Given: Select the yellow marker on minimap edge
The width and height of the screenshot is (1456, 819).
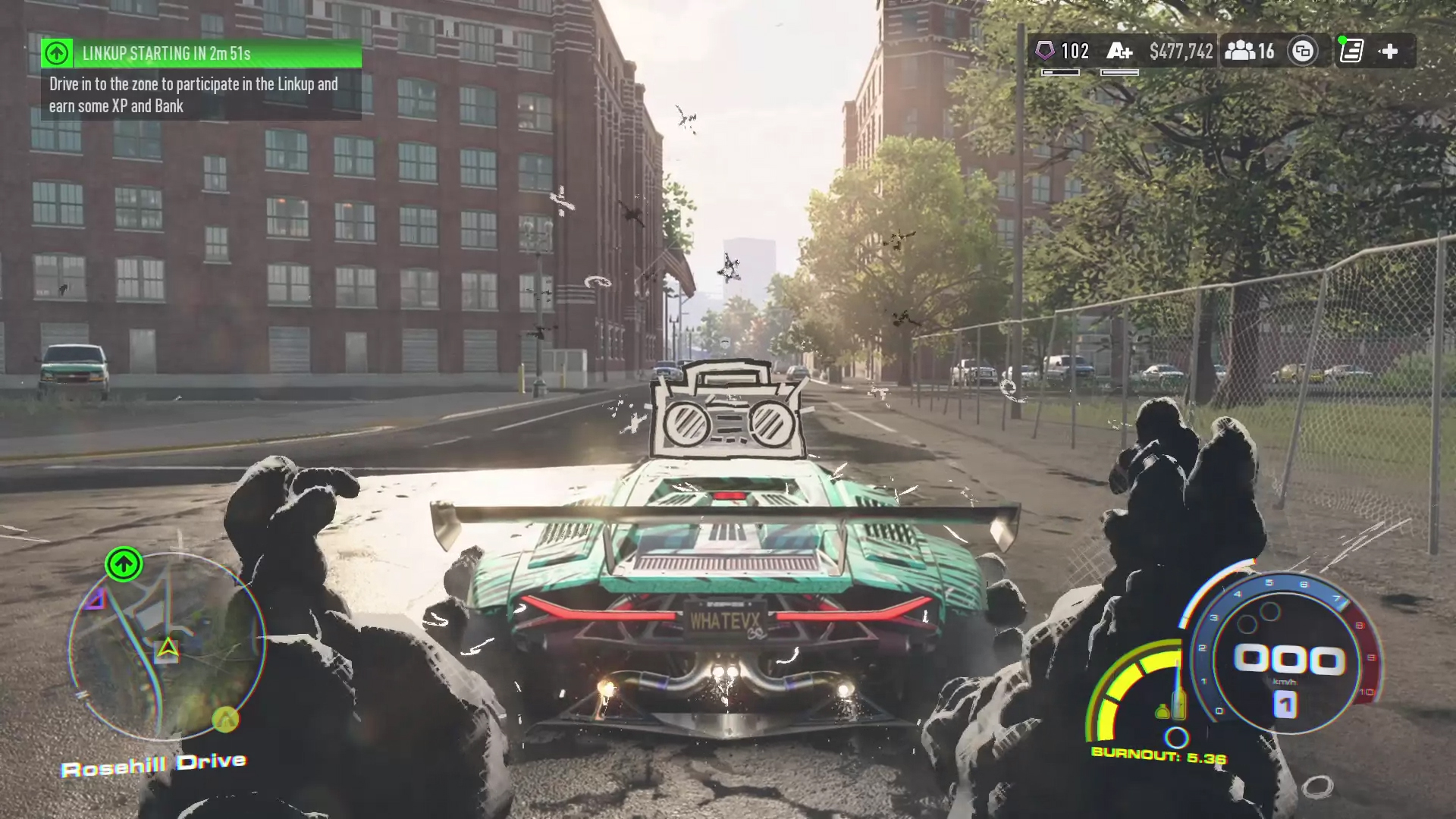Looking at the screenshot, I should (224, 718).
